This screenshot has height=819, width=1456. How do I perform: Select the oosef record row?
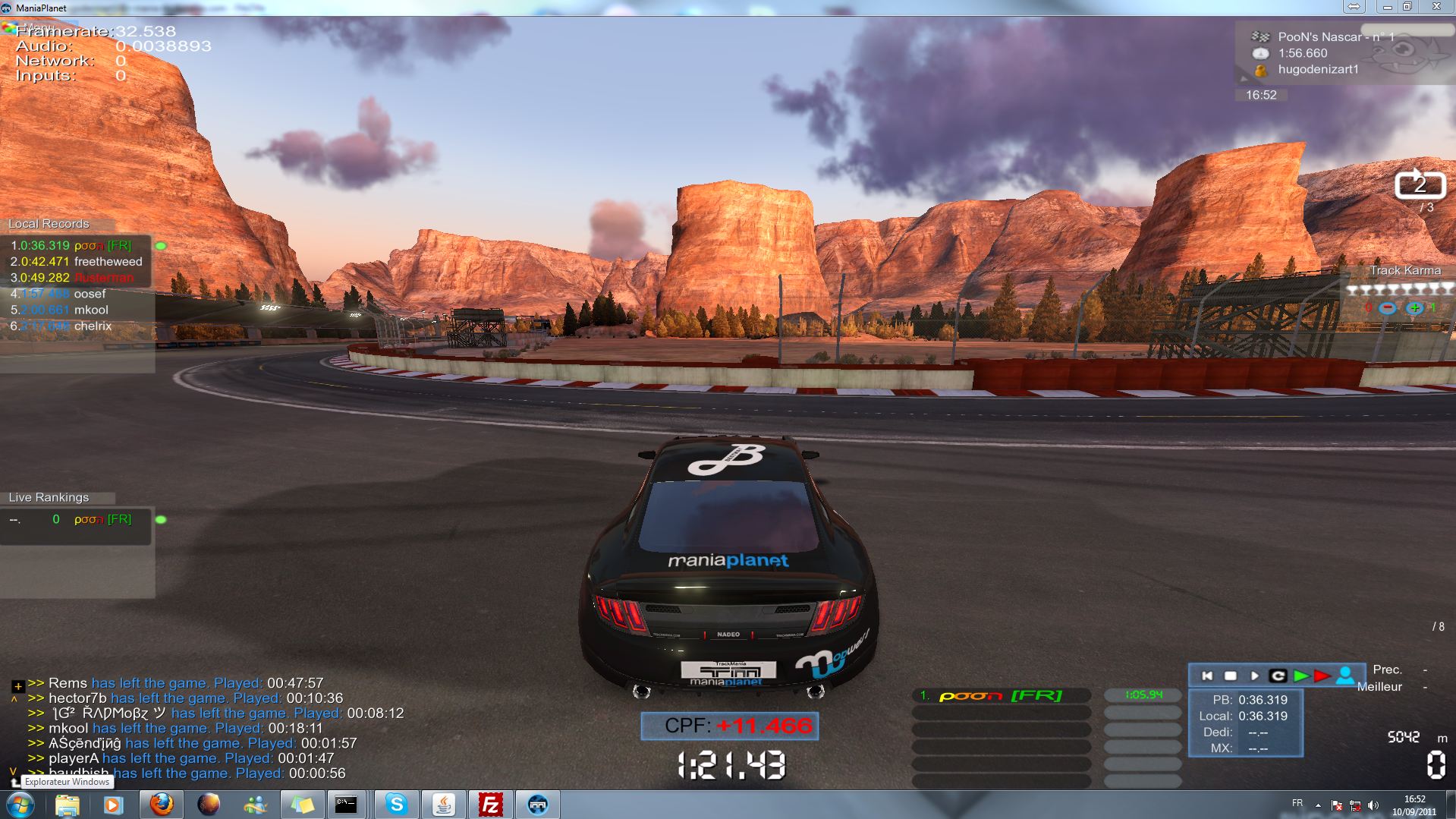point(90,294)
